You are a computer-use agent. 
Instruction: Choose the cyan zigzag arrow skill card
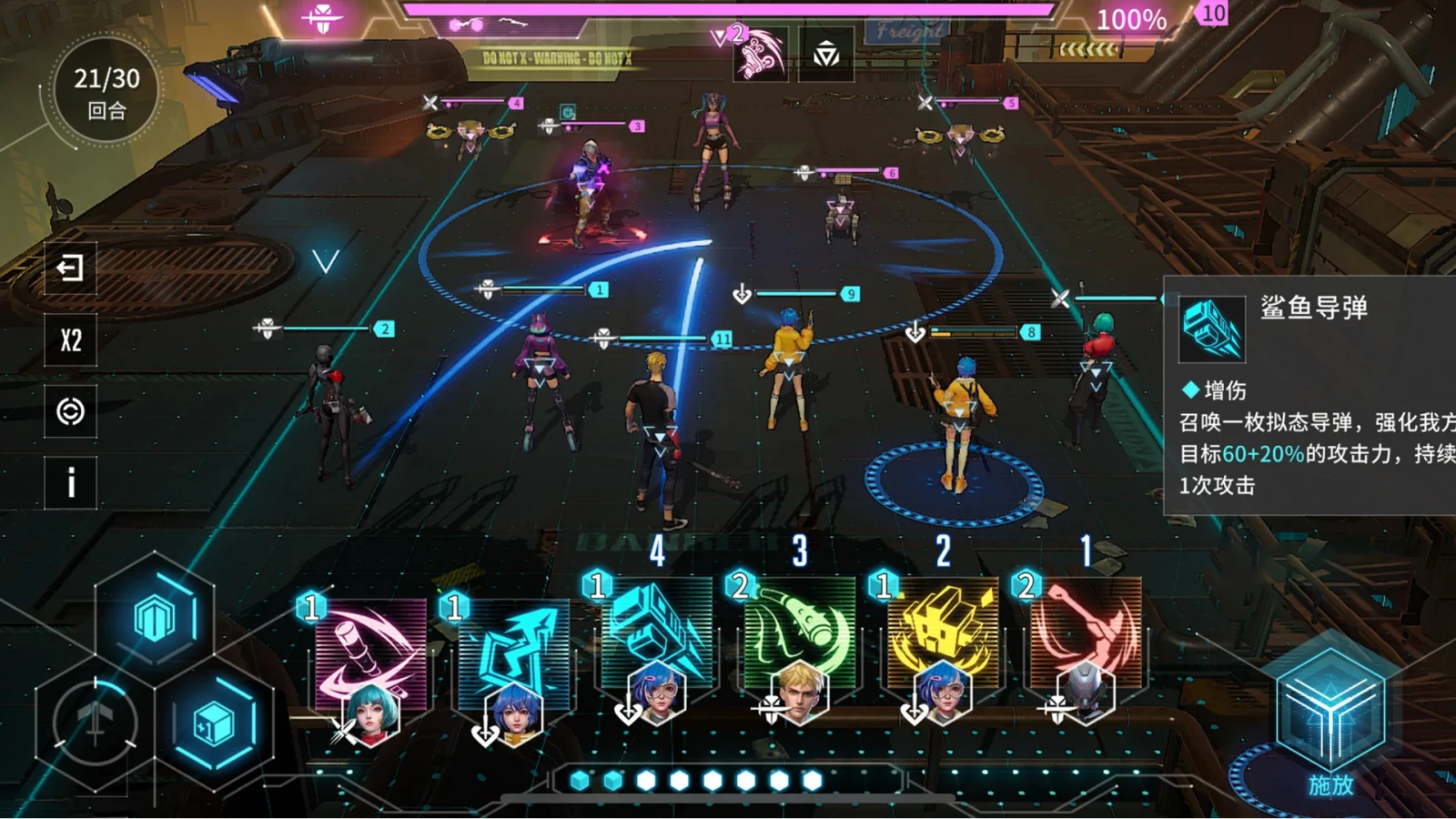[513, 657]
